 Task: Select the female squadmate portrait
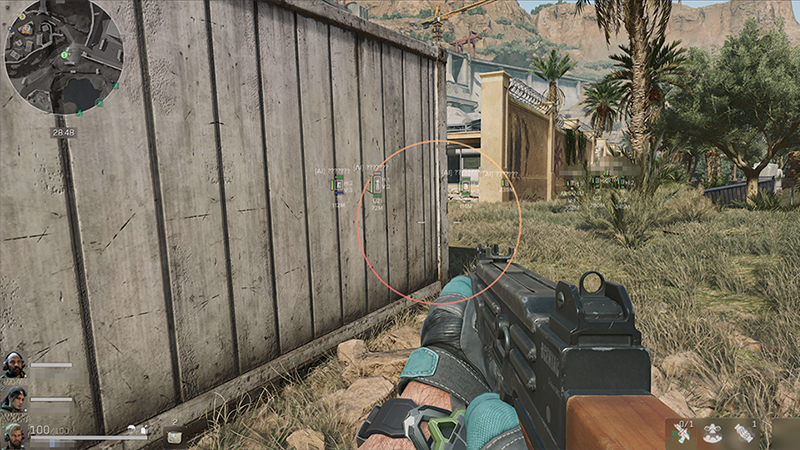coord(13,398)
